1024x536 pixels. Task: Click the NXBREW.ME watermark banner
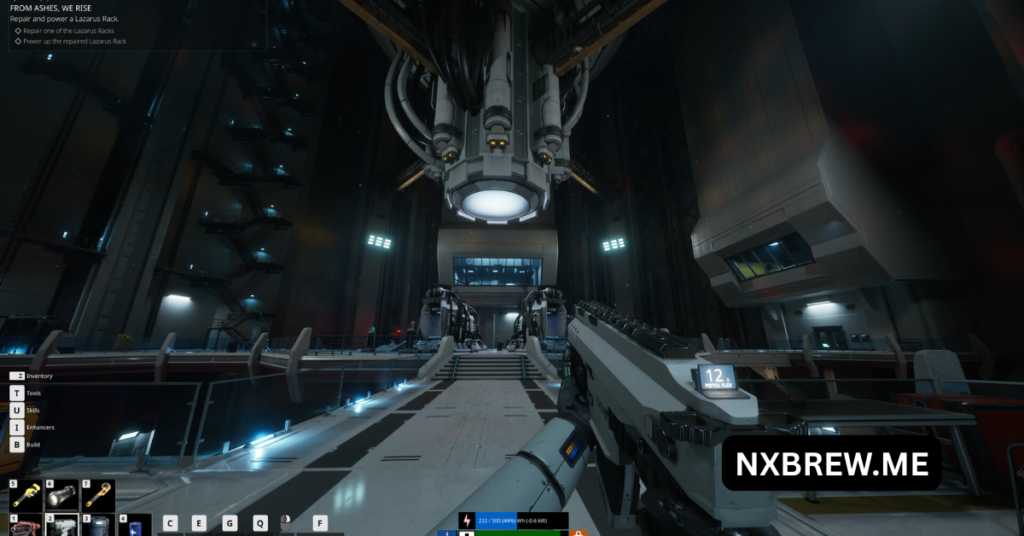pyautogui.click(x=832, y=463)
